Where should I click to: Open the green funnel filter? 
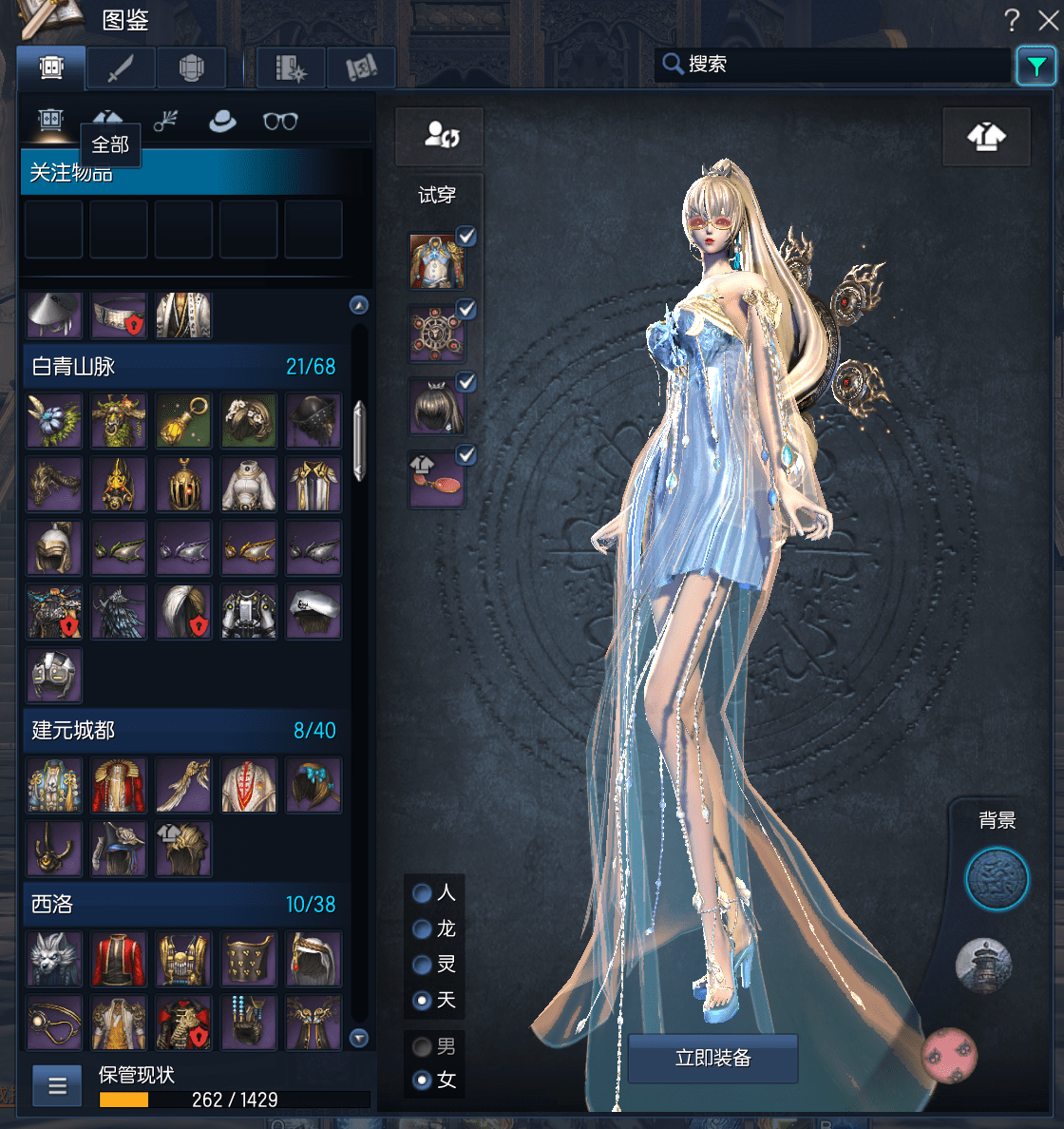click(1035, 66)
